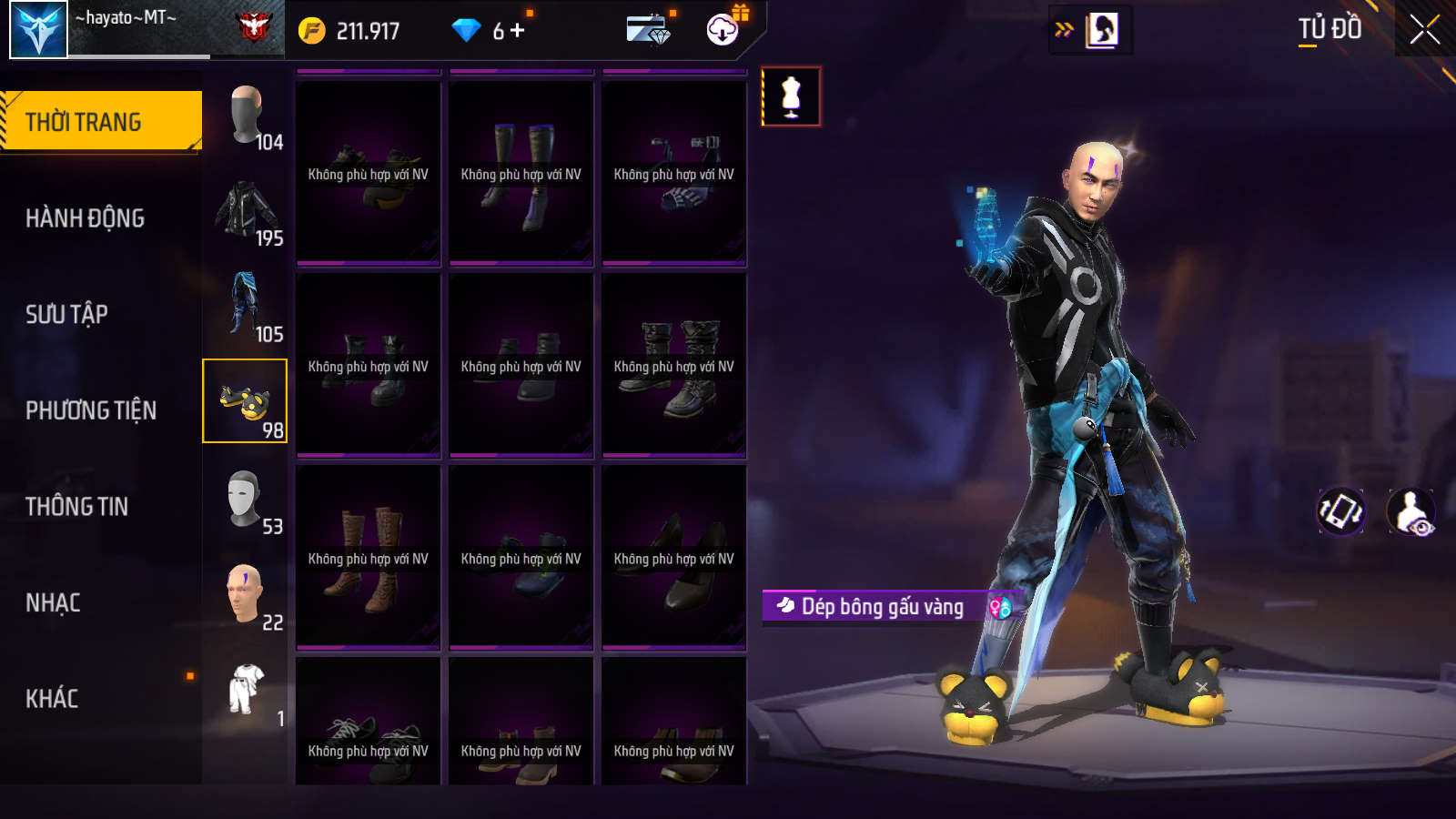
Task: Open the NHẠC section
Action: coord(53,602)
